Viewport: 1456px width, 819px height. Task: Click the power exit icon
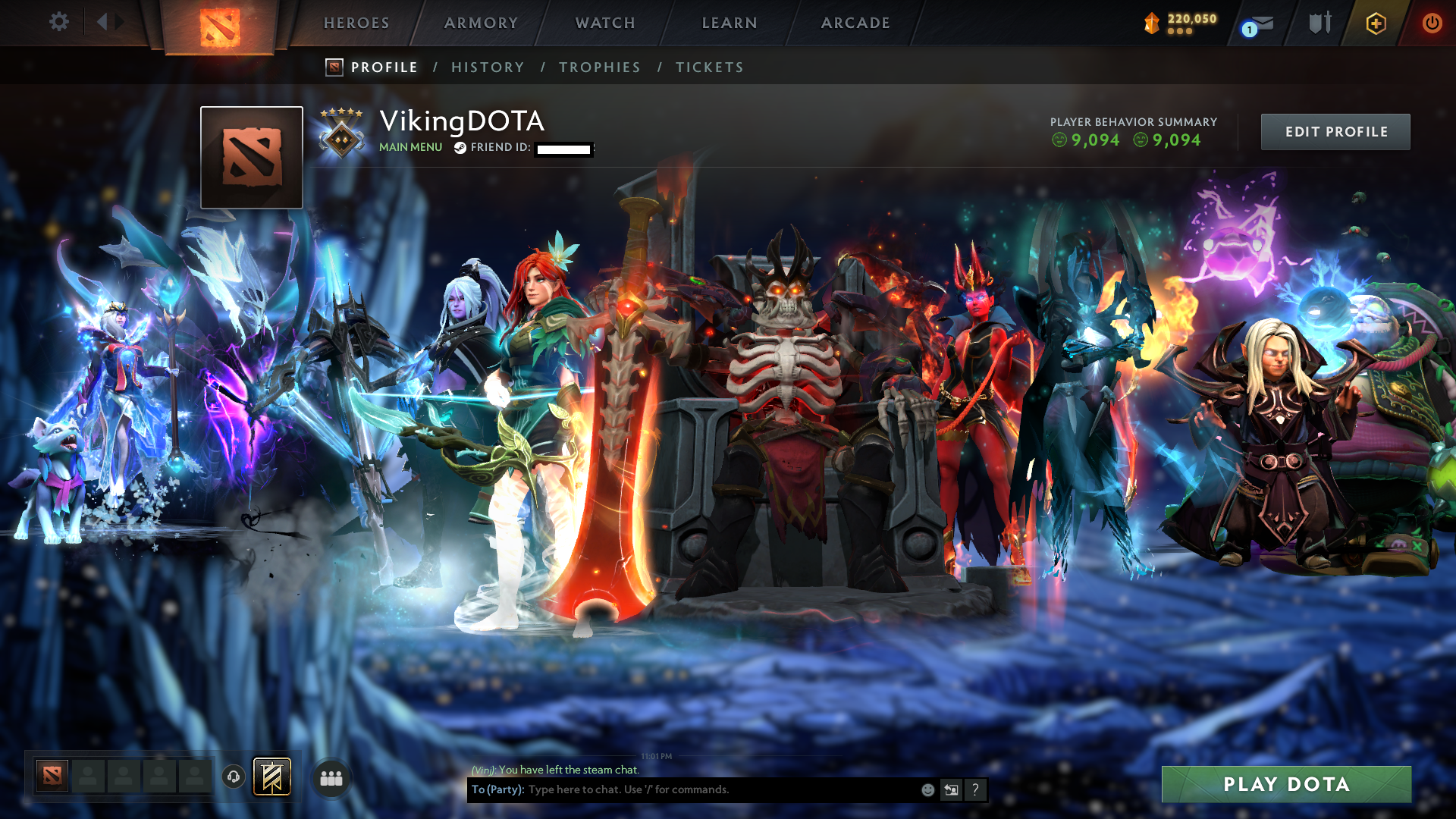point(1432,23)
